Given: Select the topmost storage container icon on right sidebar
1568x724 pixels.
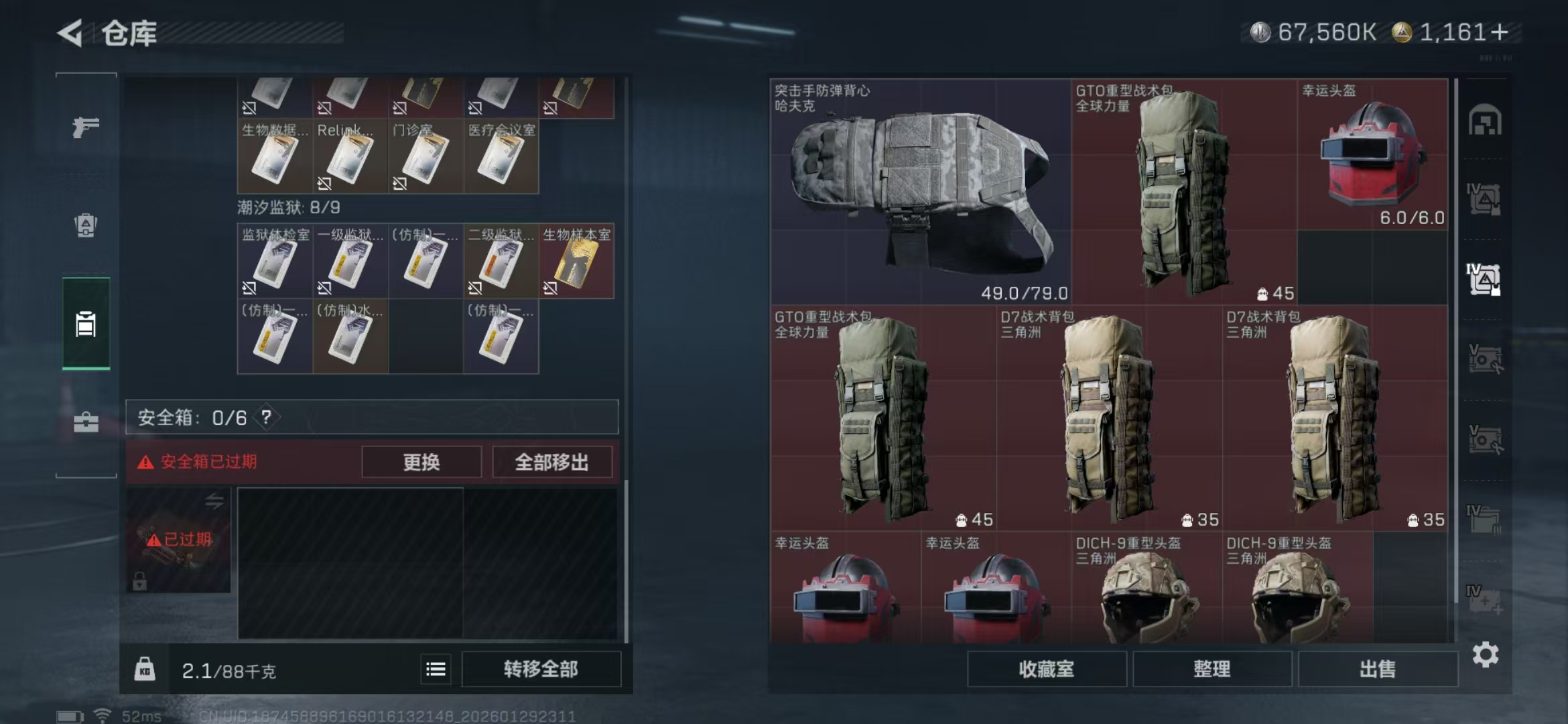Looking at the screenshot, I should click(1484, 119).
